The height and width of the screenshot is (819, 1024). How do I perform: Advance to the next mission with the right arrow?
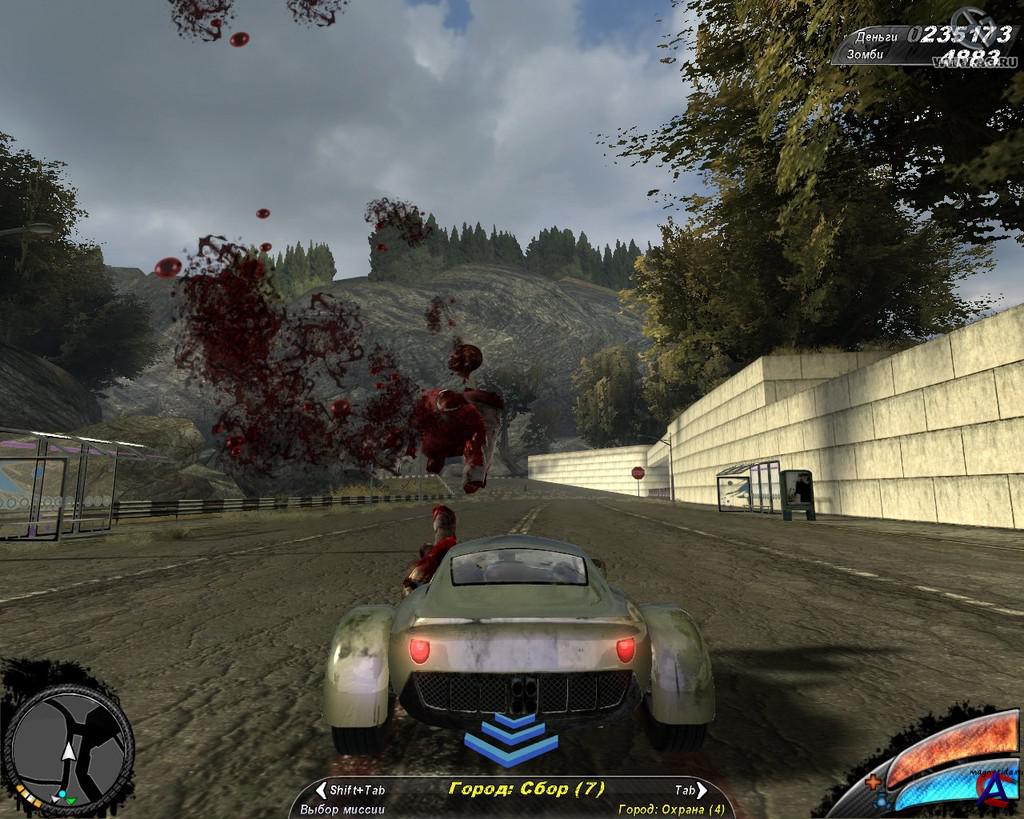point(703,790)
